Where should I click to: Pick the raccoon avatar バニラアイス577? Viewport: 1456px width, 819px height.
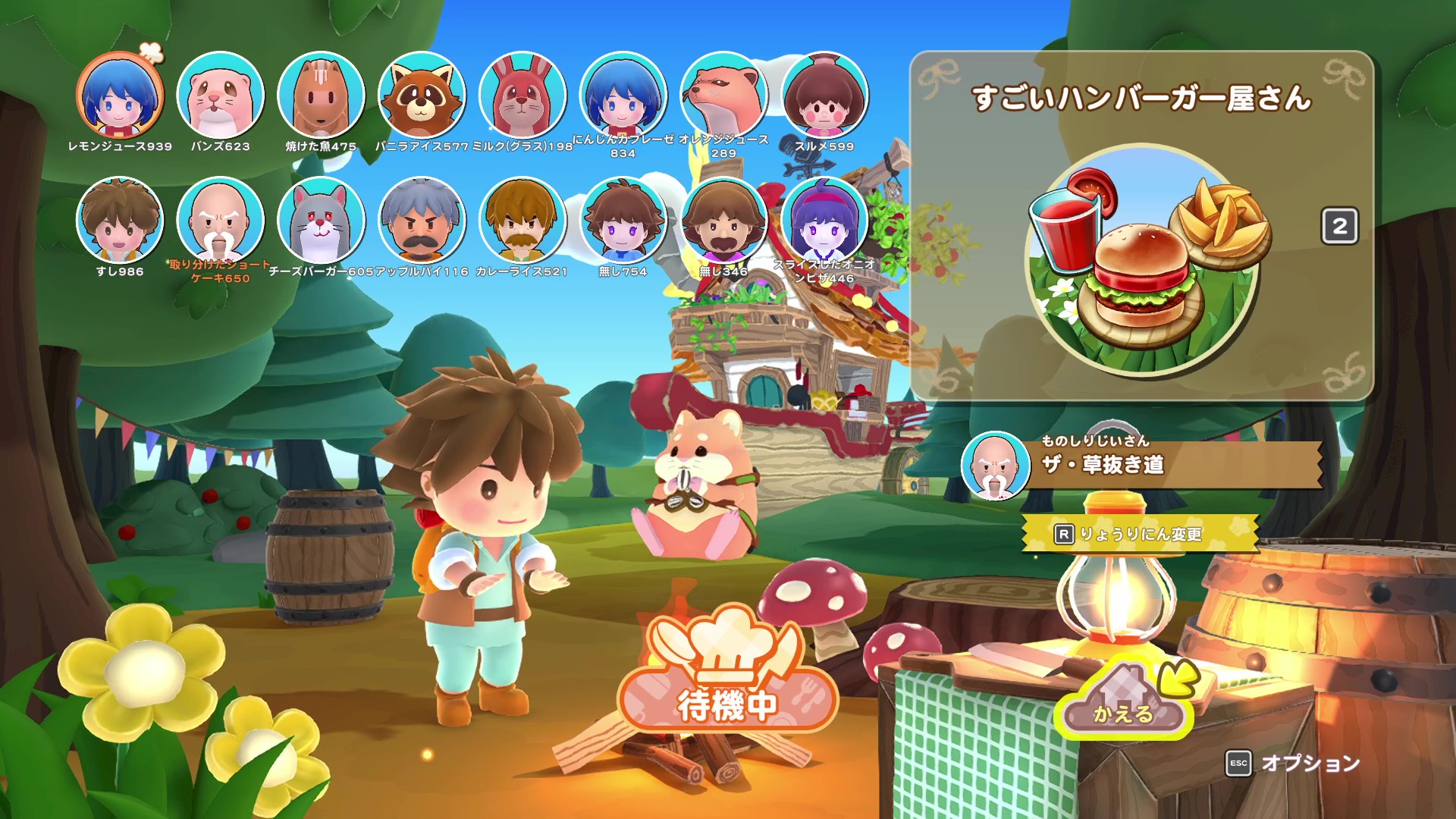pyautogui.click(x=422, y=96)
